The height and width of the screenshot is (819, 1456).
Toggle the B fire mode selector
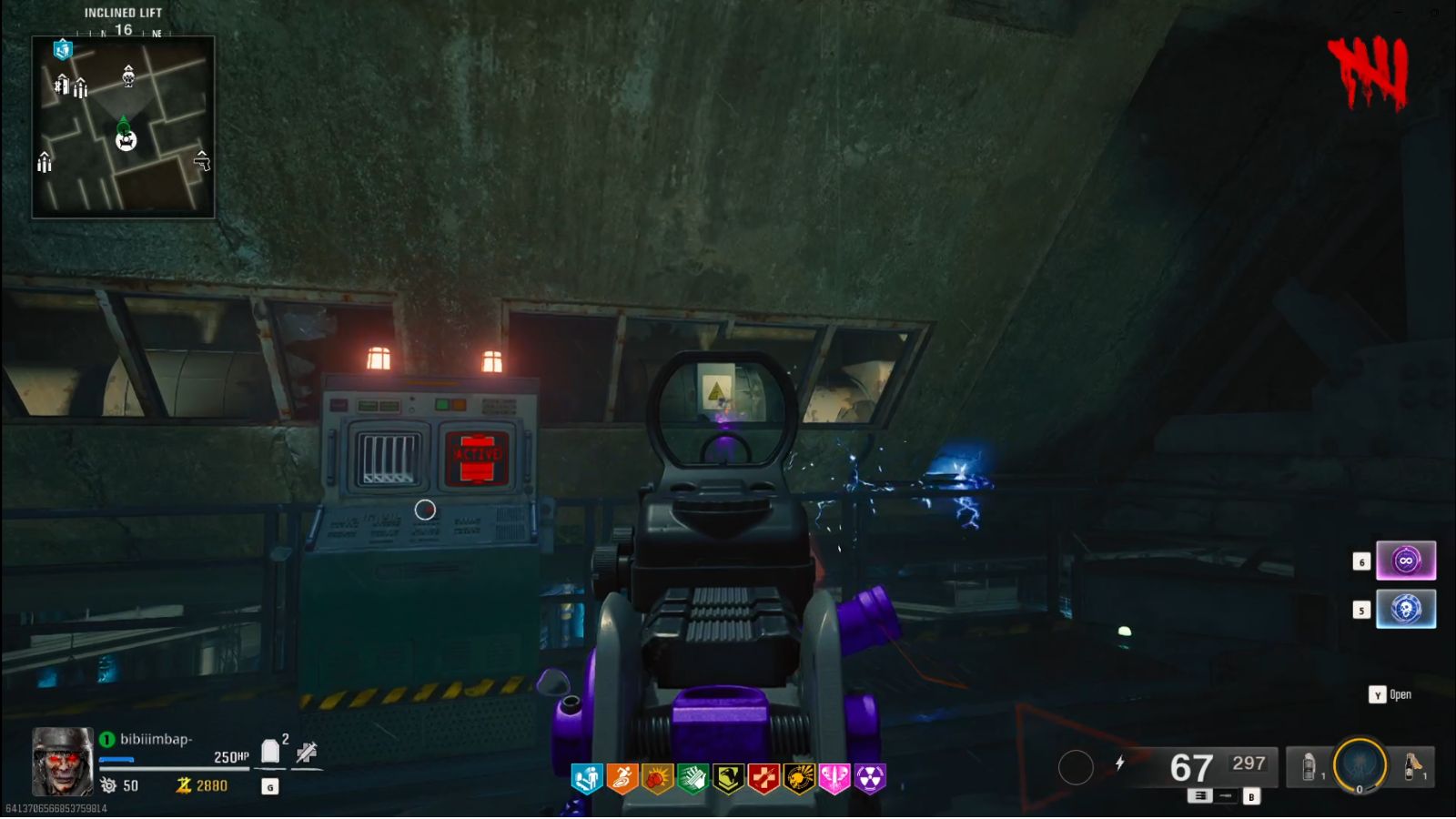(1251, 797)
